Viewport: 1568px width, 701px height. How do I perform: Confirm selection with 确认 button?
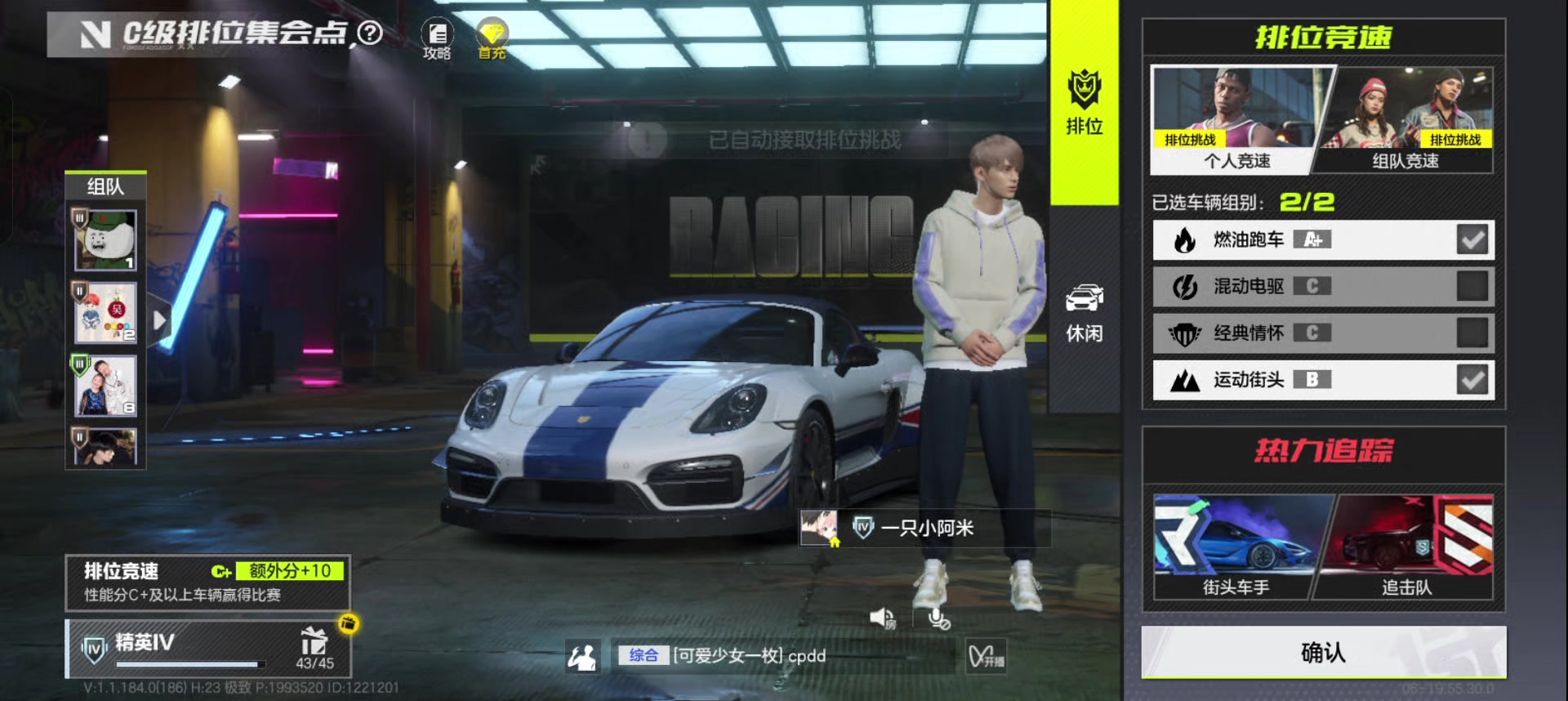[1323, 652]
